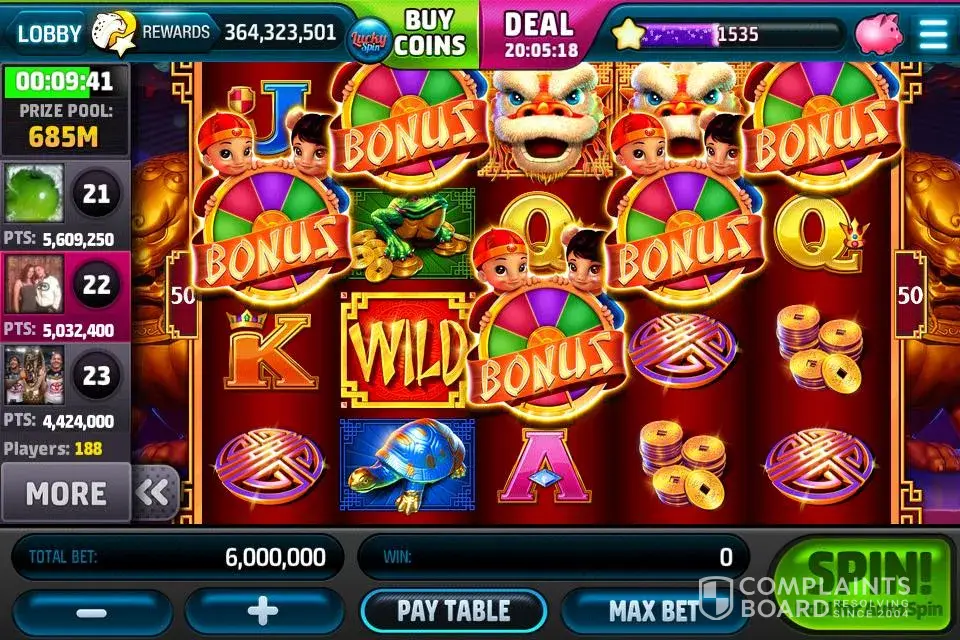
Task: Select the rank 23 player row
Action: coord(65,387)
